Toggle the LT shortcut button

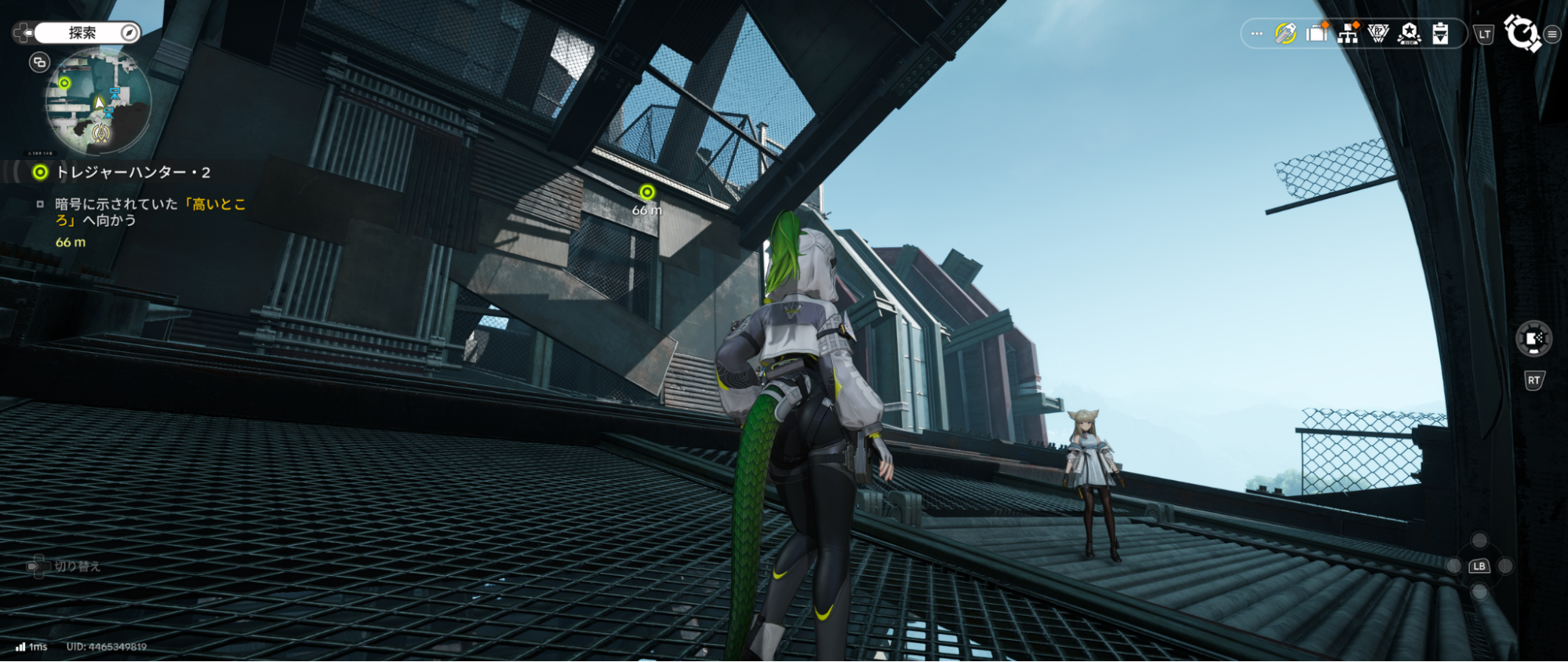tap(1483, 34)
